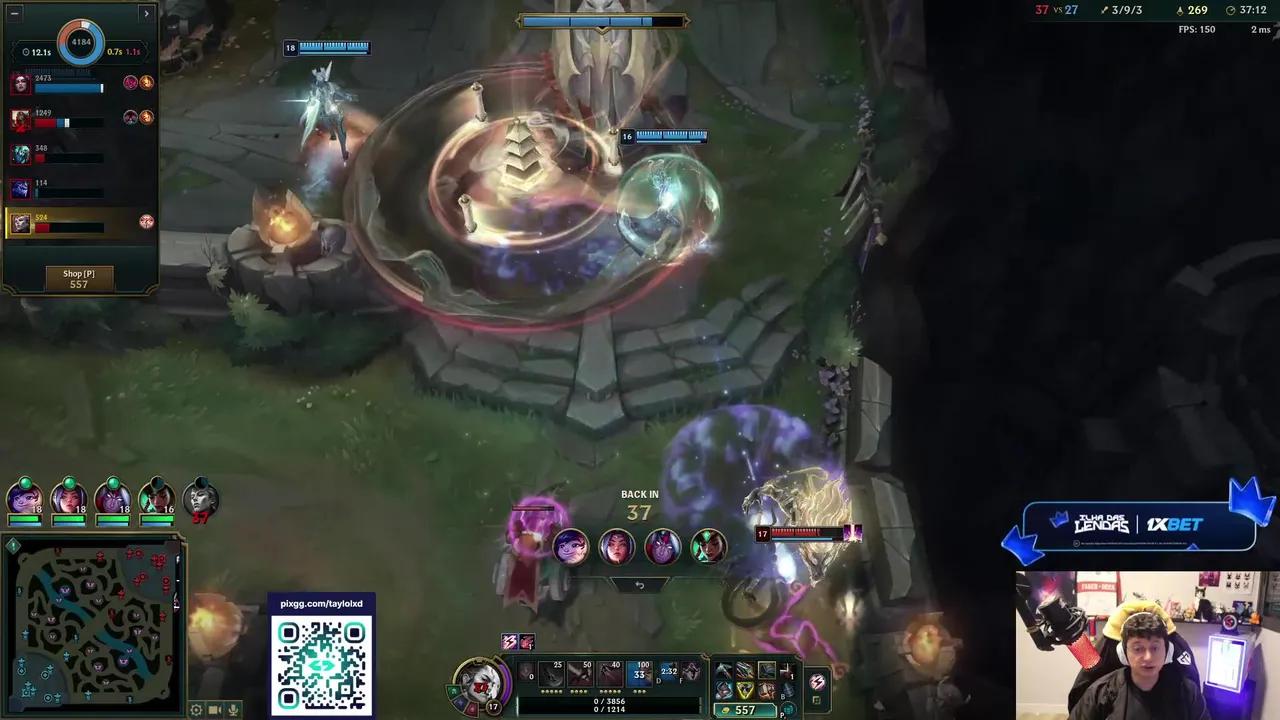Open the pixgg.com/taylolxd donation link
The width and height of the screenshot is (1280, 720).
(320, 603)
